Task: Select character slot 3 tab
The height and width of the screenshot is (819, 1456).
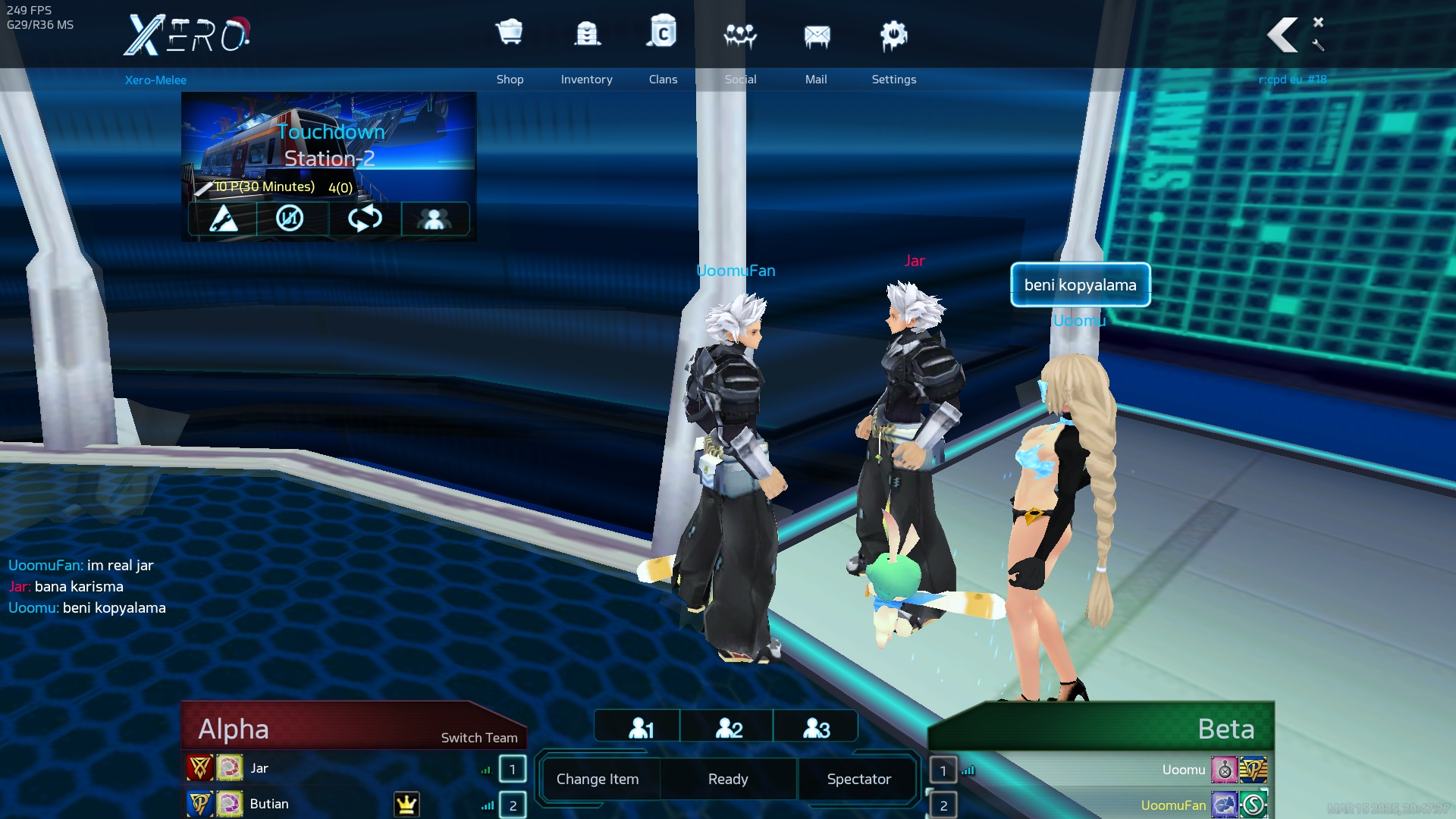Action: point(816,728)
